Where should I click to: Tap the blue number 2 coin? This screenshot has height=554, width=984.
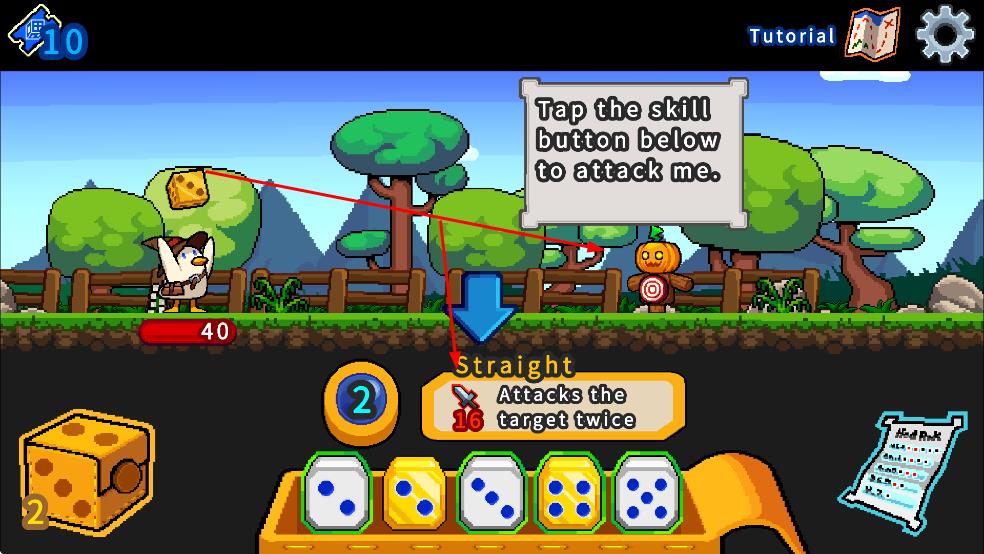[x=362, y=401]
